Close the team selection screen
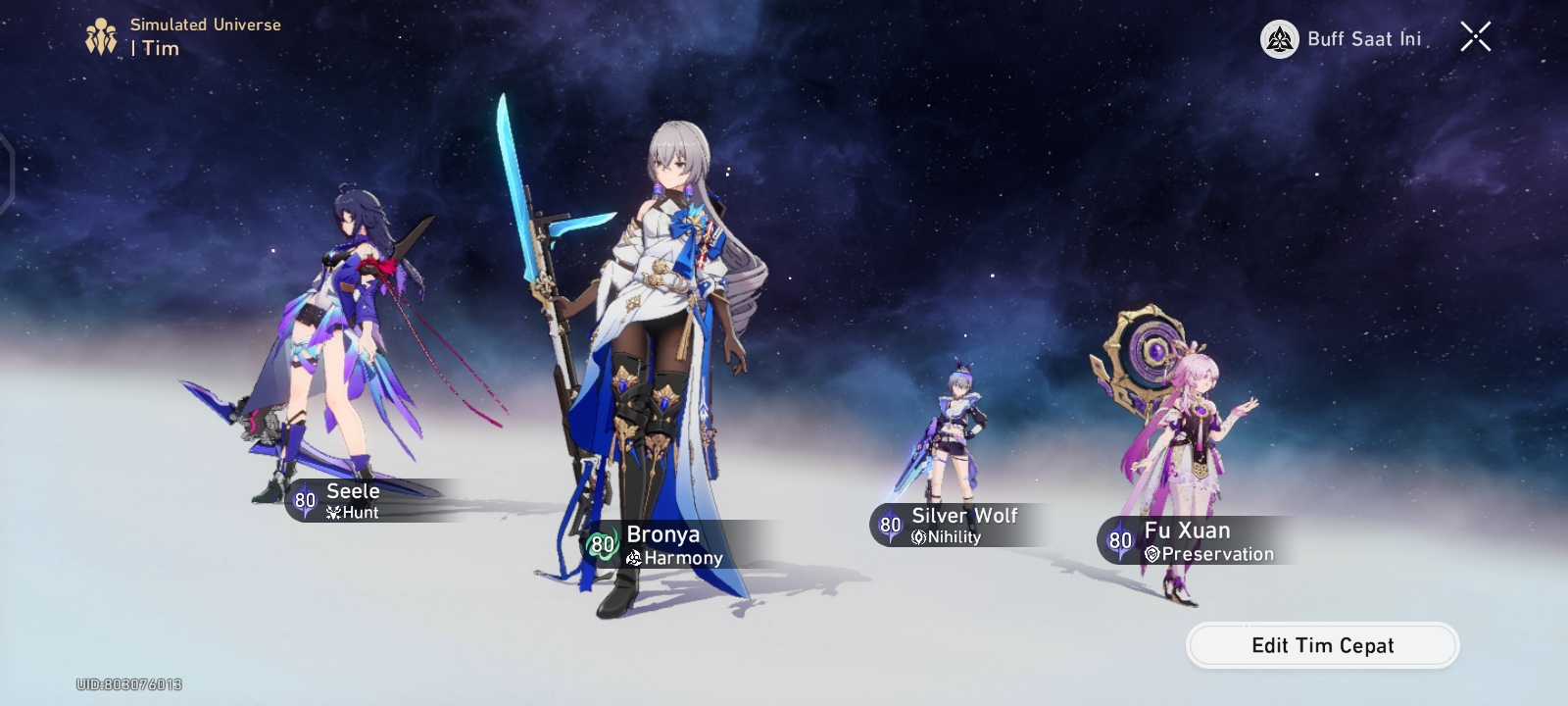This screenshot has height=706, width=1568. [x=1475, y=37]
